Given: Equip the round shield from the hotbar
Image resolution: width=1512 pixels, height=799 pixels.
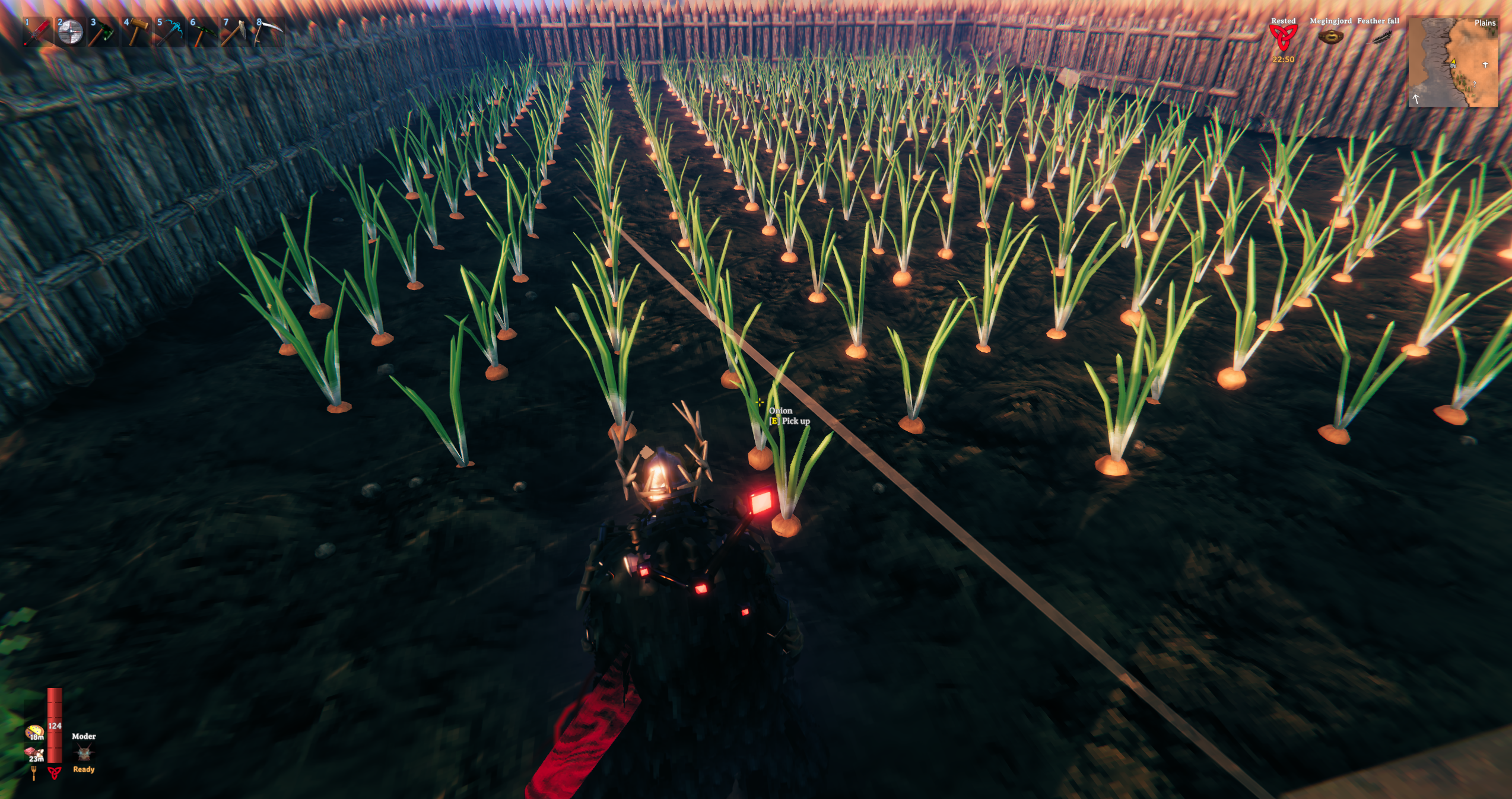Looking at the screenshot, I should (x=70, y=32).
